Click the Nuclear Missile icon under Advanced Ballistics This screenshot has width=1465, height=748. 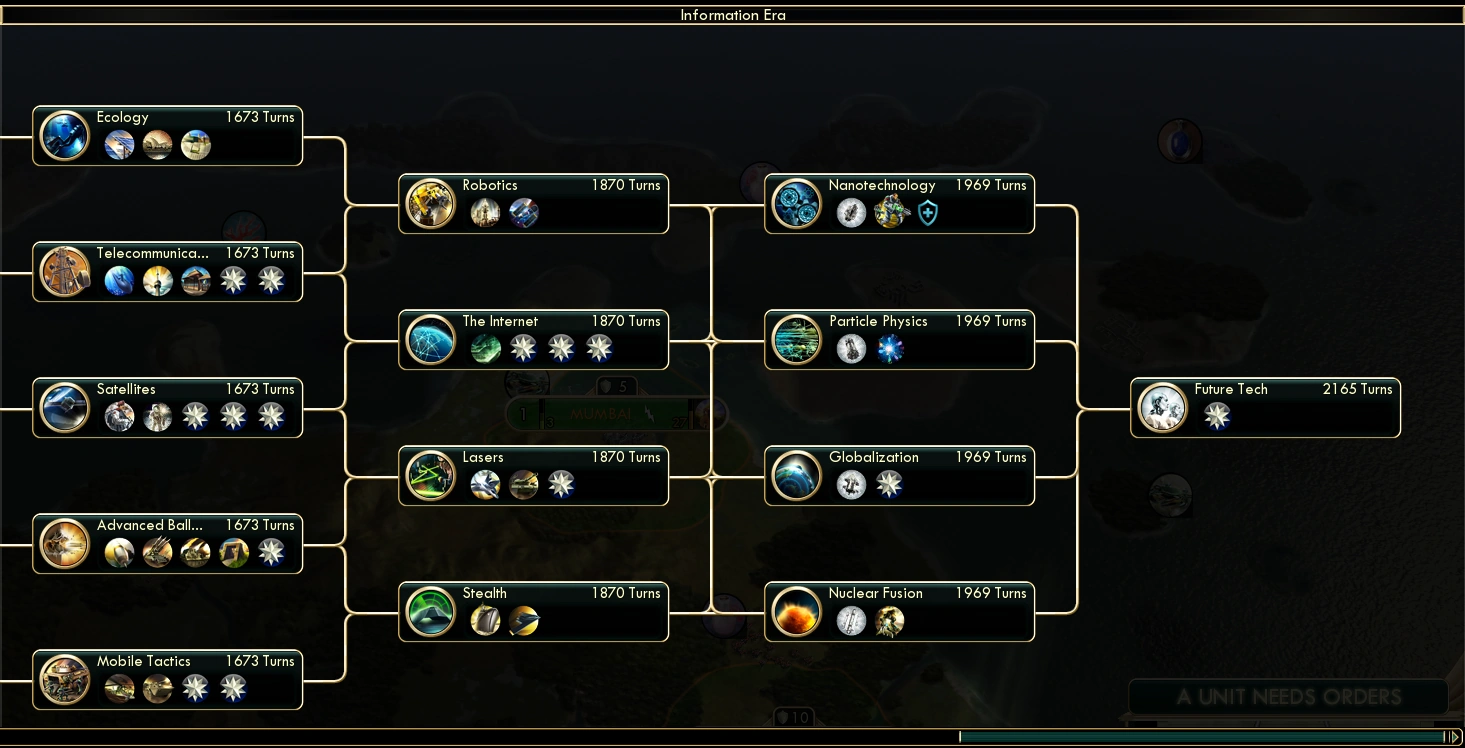pyautogui.click(x=120, y=551)
